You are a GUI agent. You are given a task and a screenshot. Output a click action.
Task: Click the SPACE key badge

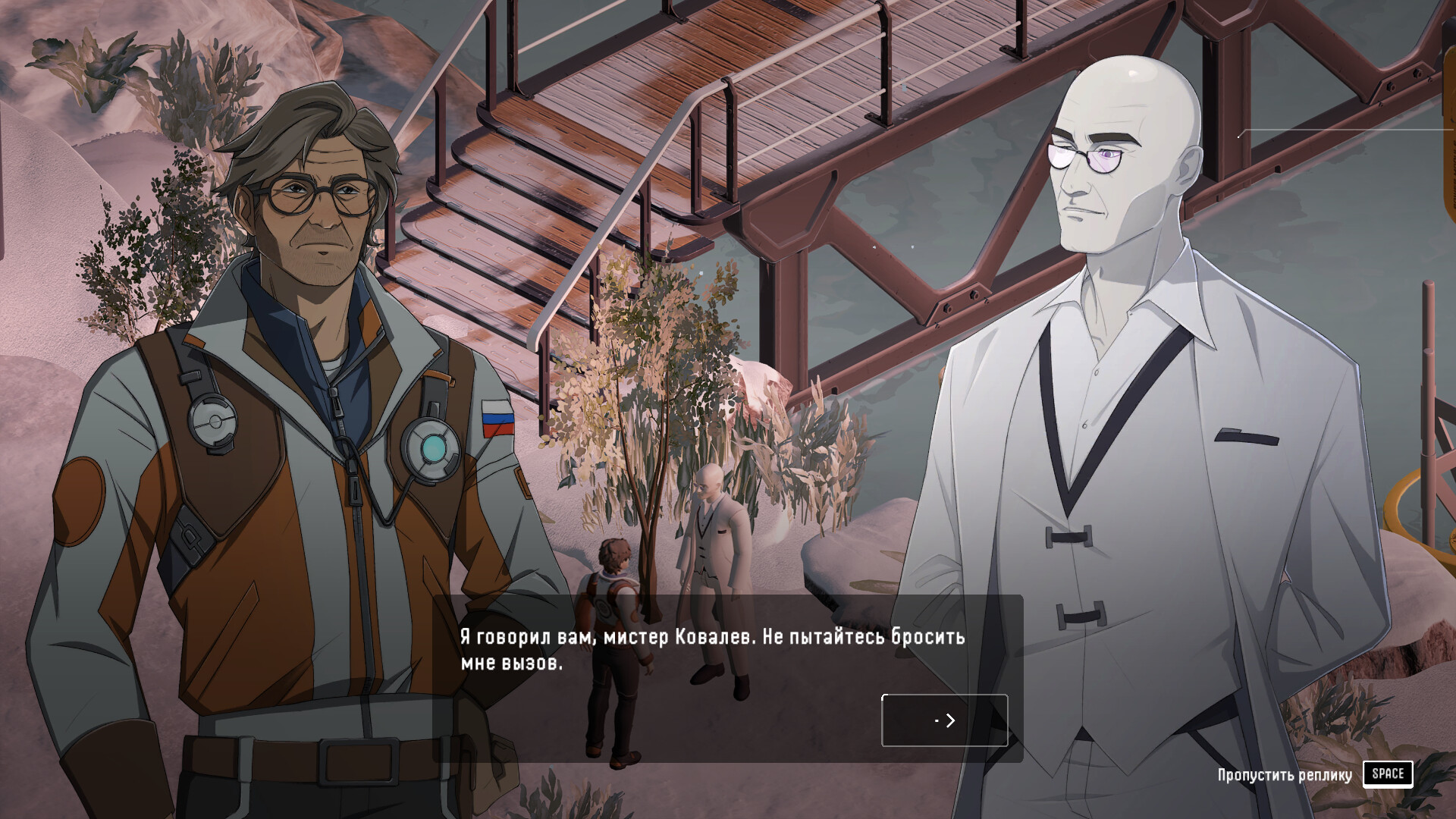click(1388, 773)
